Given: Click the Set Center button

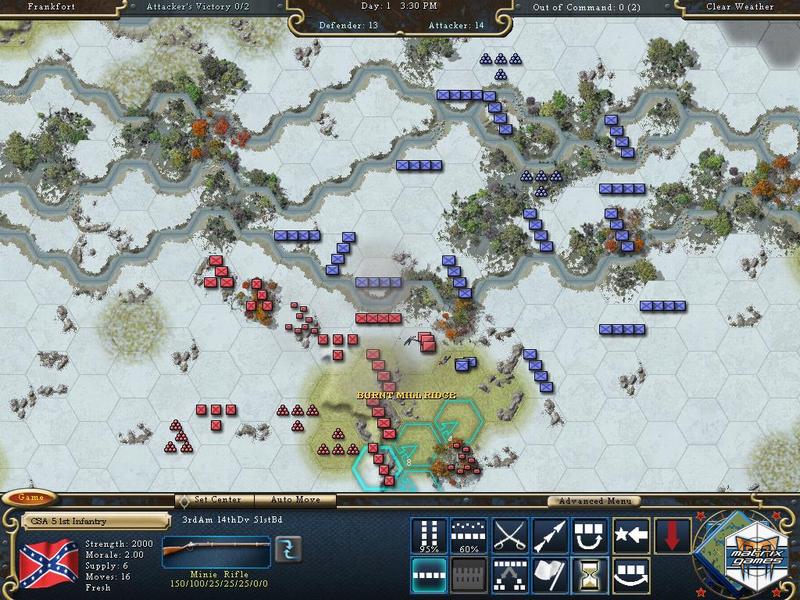Looking at the screenshot, I should click(215, 500).
